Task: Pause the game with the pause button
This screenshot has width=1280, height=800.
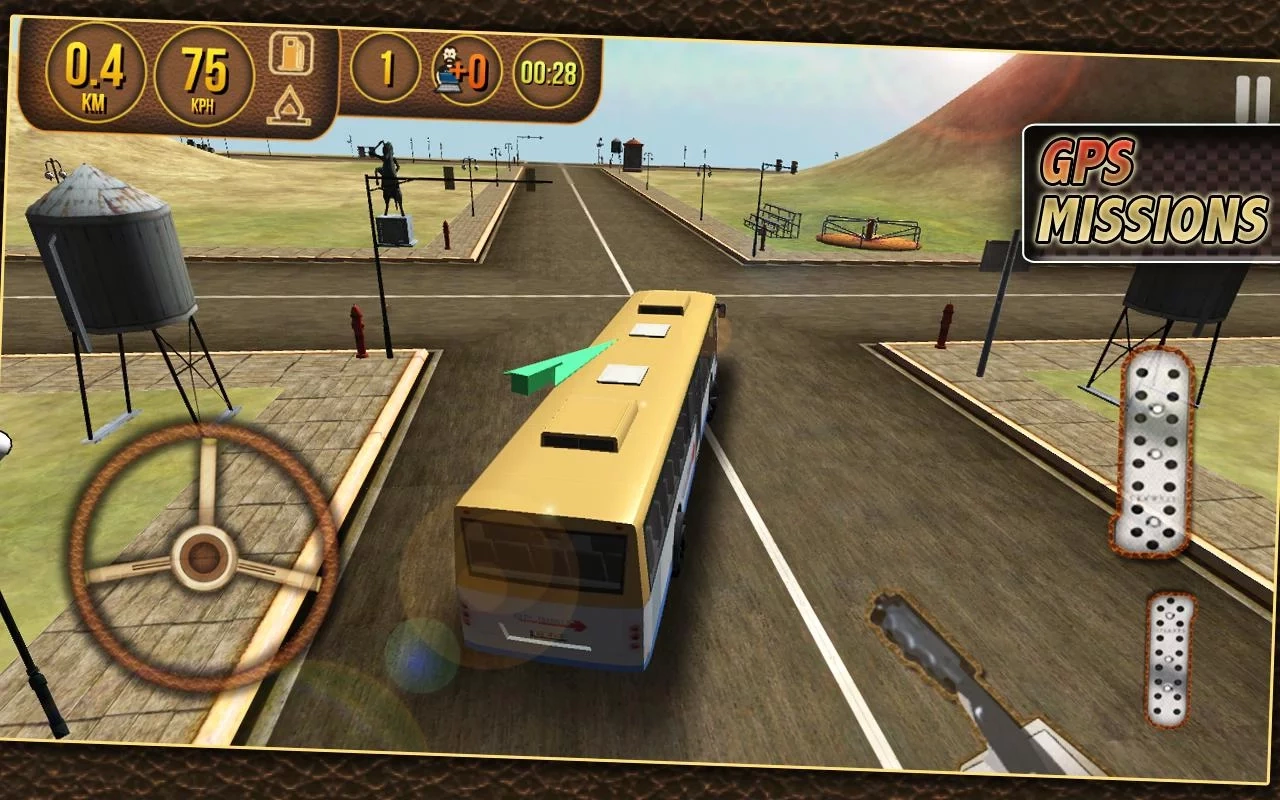Action: point(1251,99)
